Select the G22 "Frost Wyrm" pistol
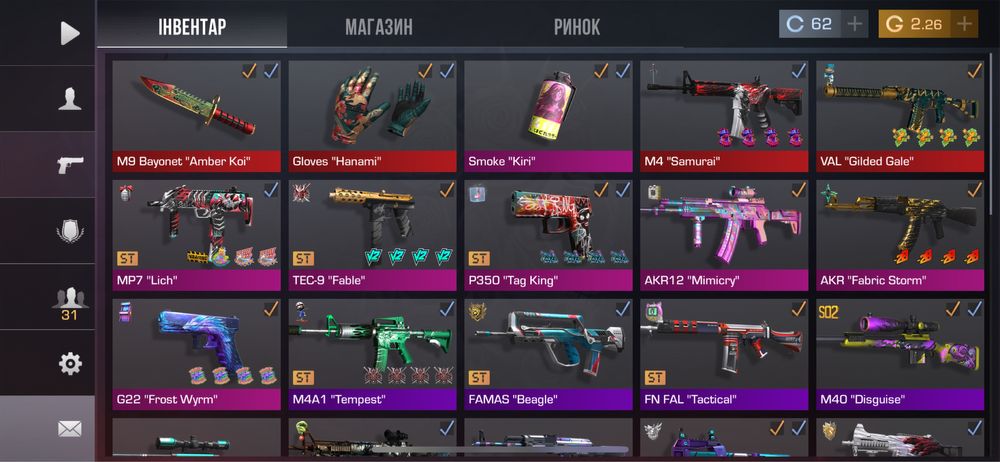1000x462 pixels. (196, 353)
